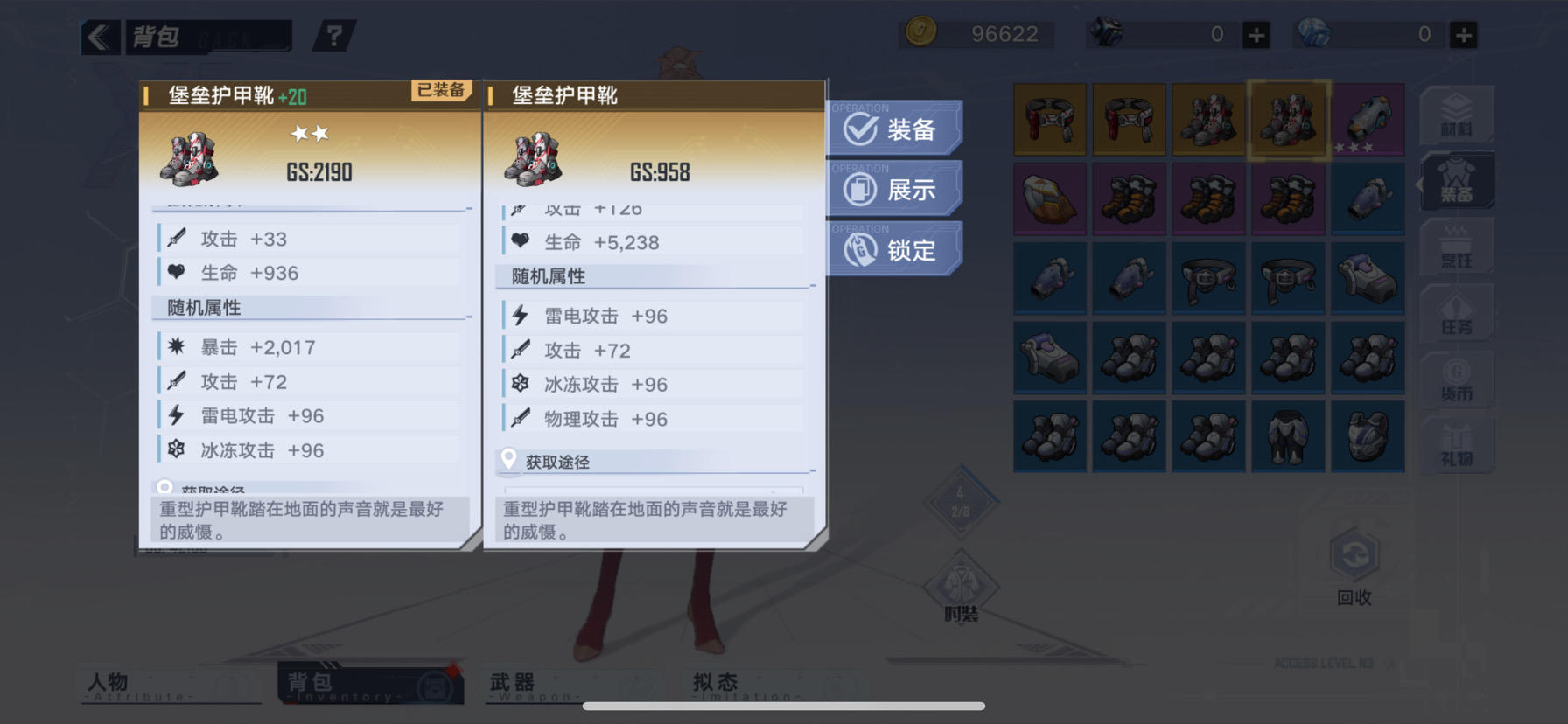Open the right currency plus expander
The width and height of the screenshot is (1568, 724).
click(x=1463, y=35)
